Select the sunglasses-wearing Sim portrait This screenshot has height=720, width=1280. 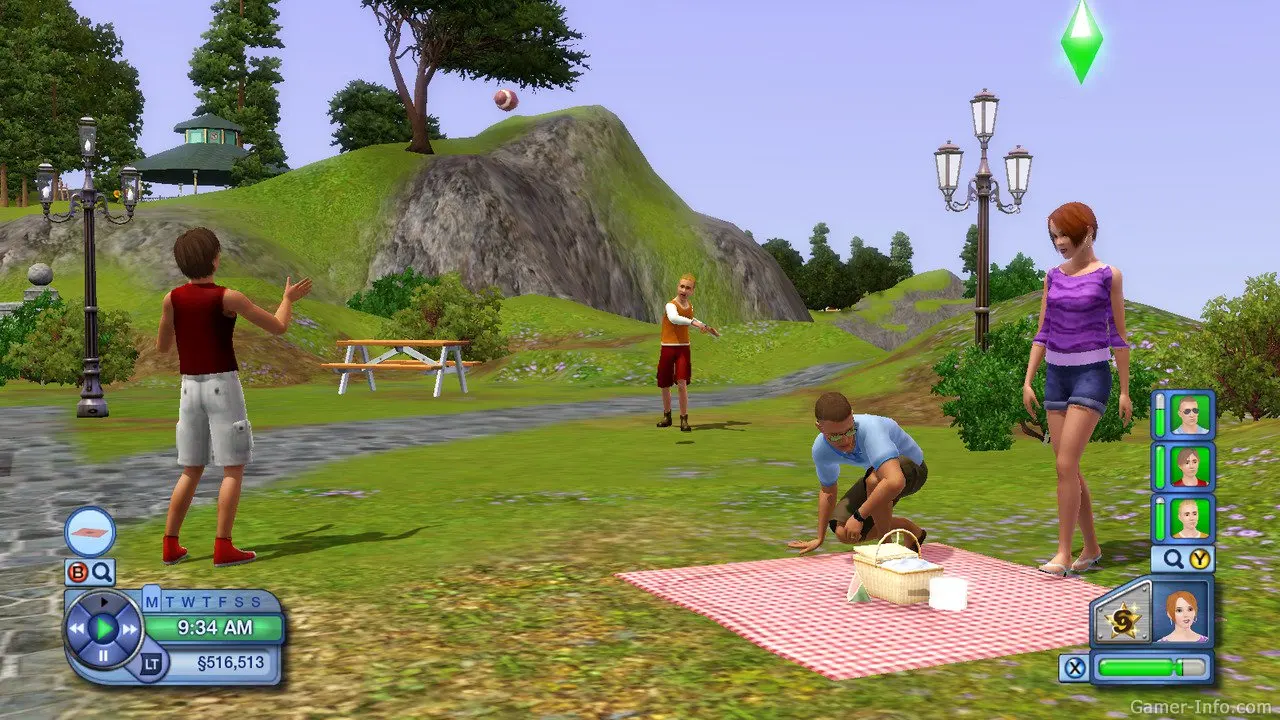click(x=1191, y=415)
